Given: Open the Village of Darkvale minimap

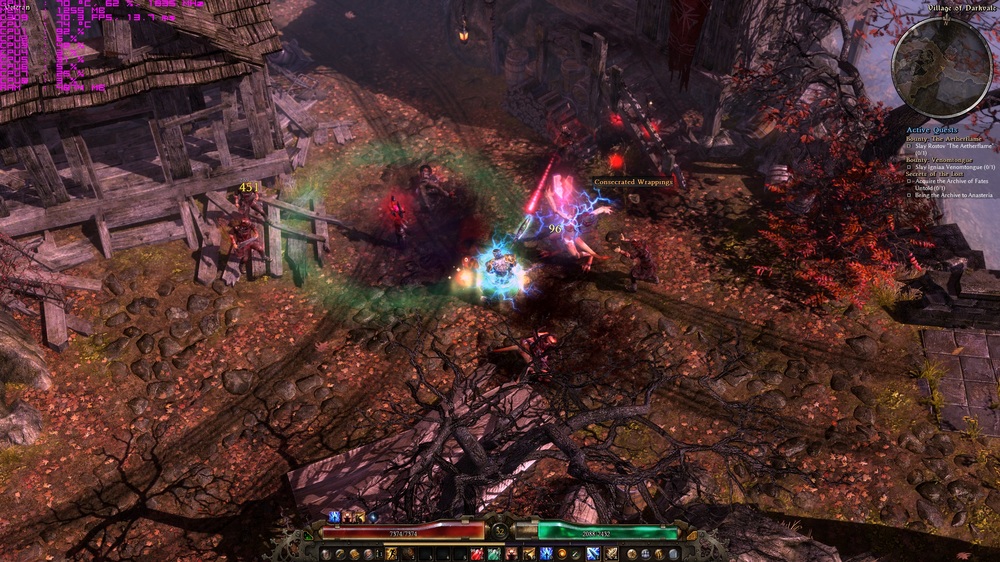Looking at the screenshot, I should coord(942,67).
